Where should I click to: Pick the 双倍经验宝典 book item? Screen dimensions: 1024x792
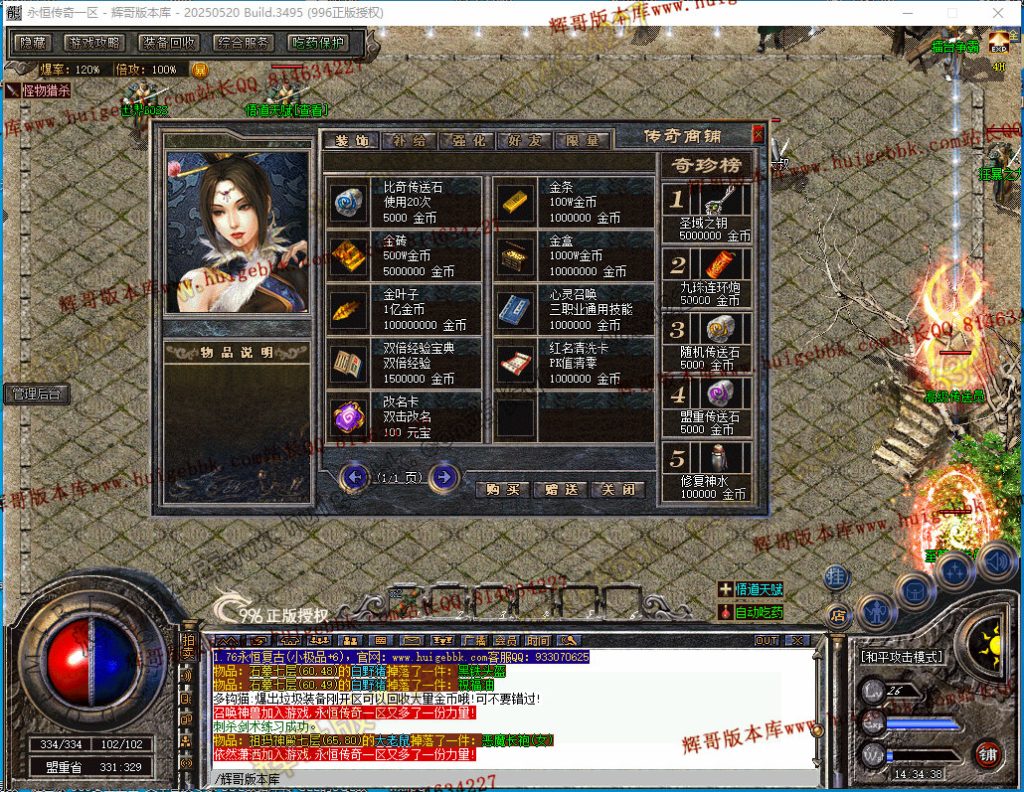pyautogui.click(x=350, y=363)
